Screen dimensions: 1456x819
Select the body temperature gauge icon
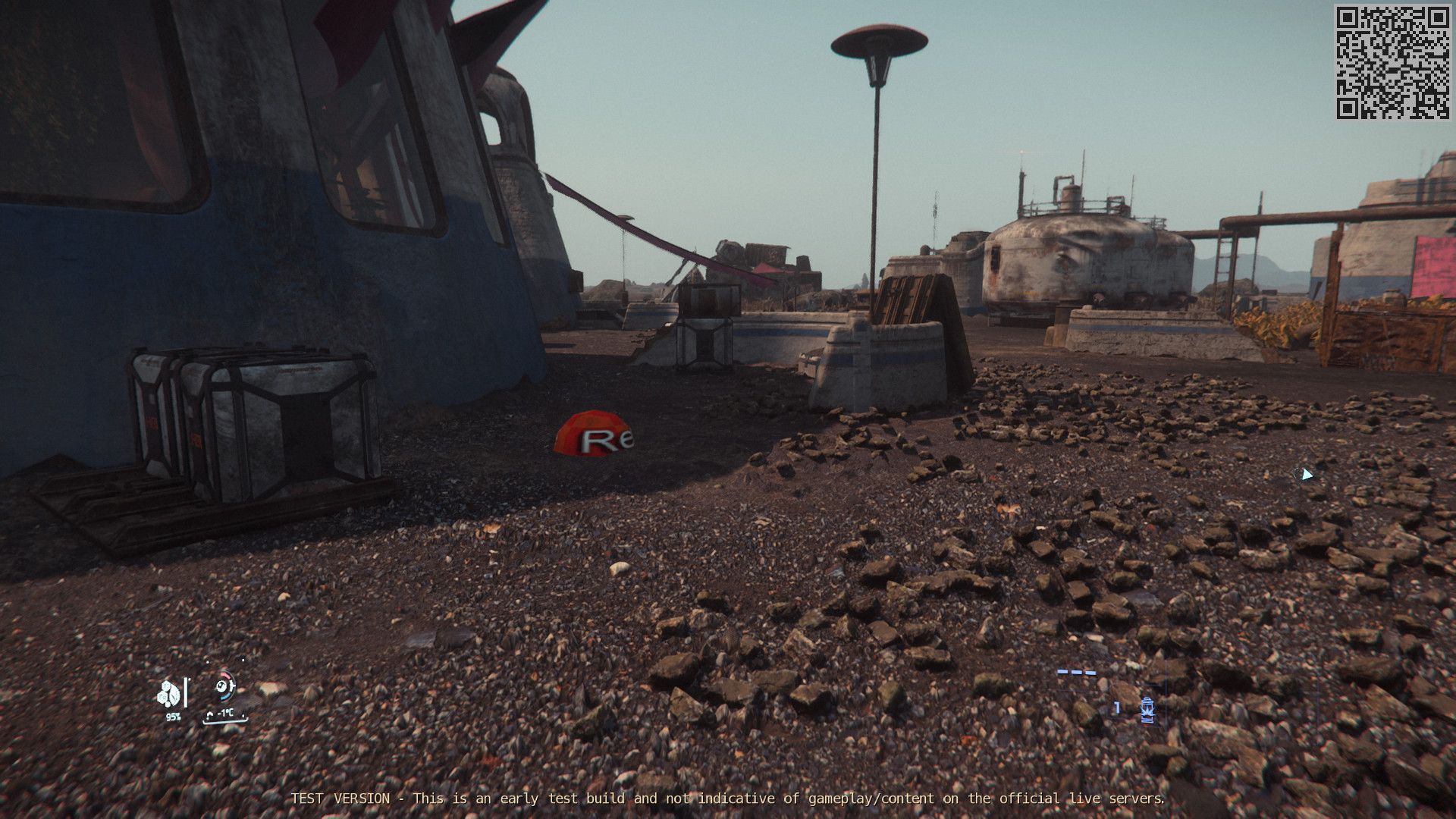(222, 687)
